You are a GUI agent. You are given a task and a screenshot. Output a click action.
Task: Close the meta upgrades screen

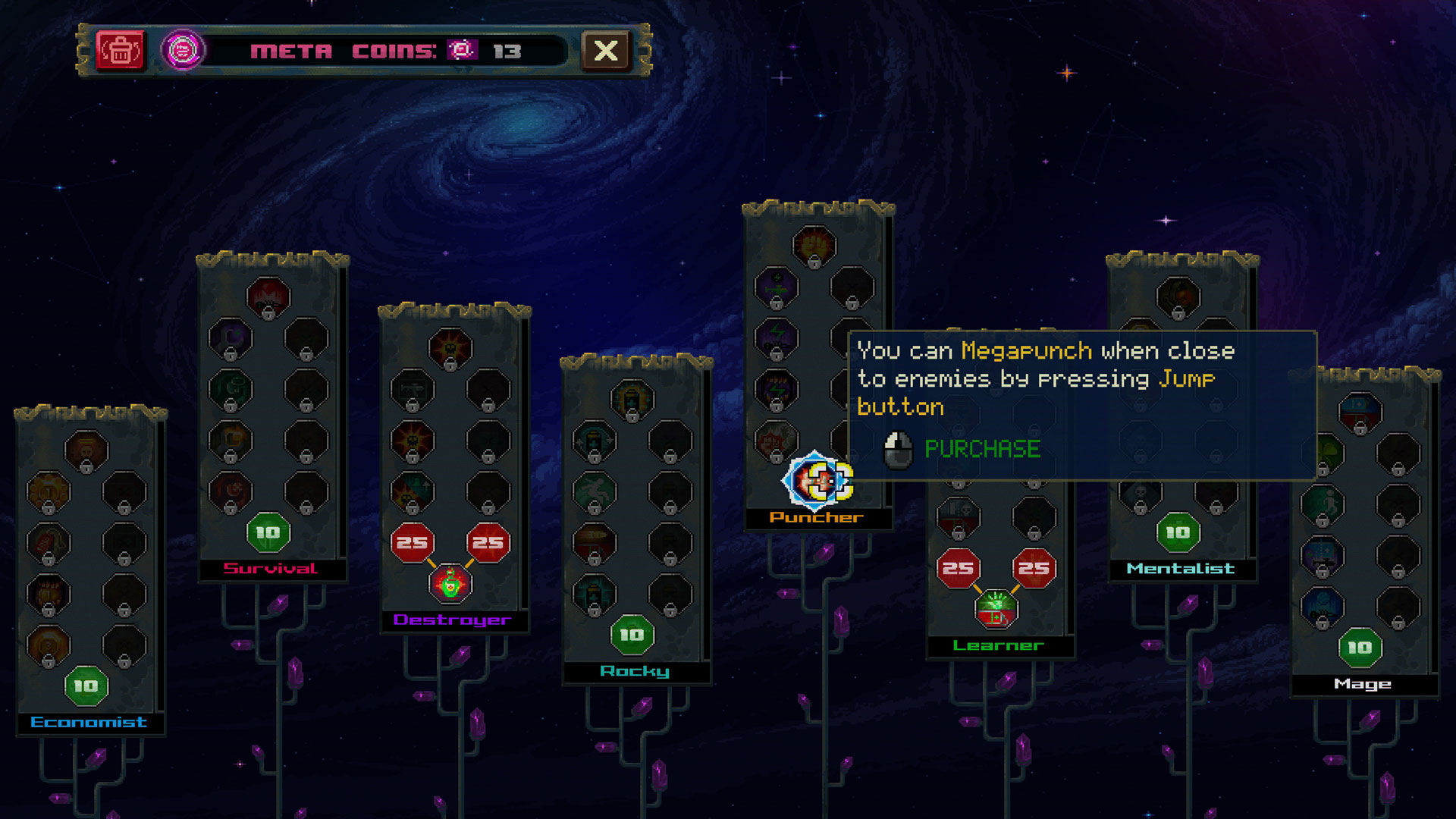(x=605, y=51)
